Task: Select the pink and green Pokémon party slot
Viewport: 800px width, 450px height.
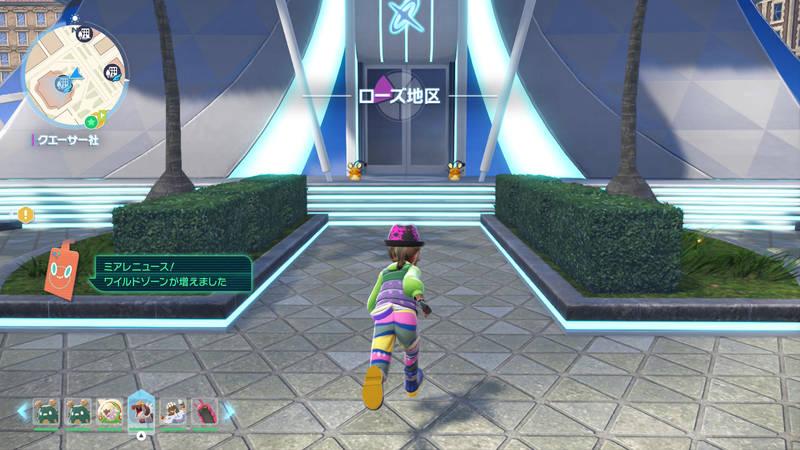Action: pos(109,412)
